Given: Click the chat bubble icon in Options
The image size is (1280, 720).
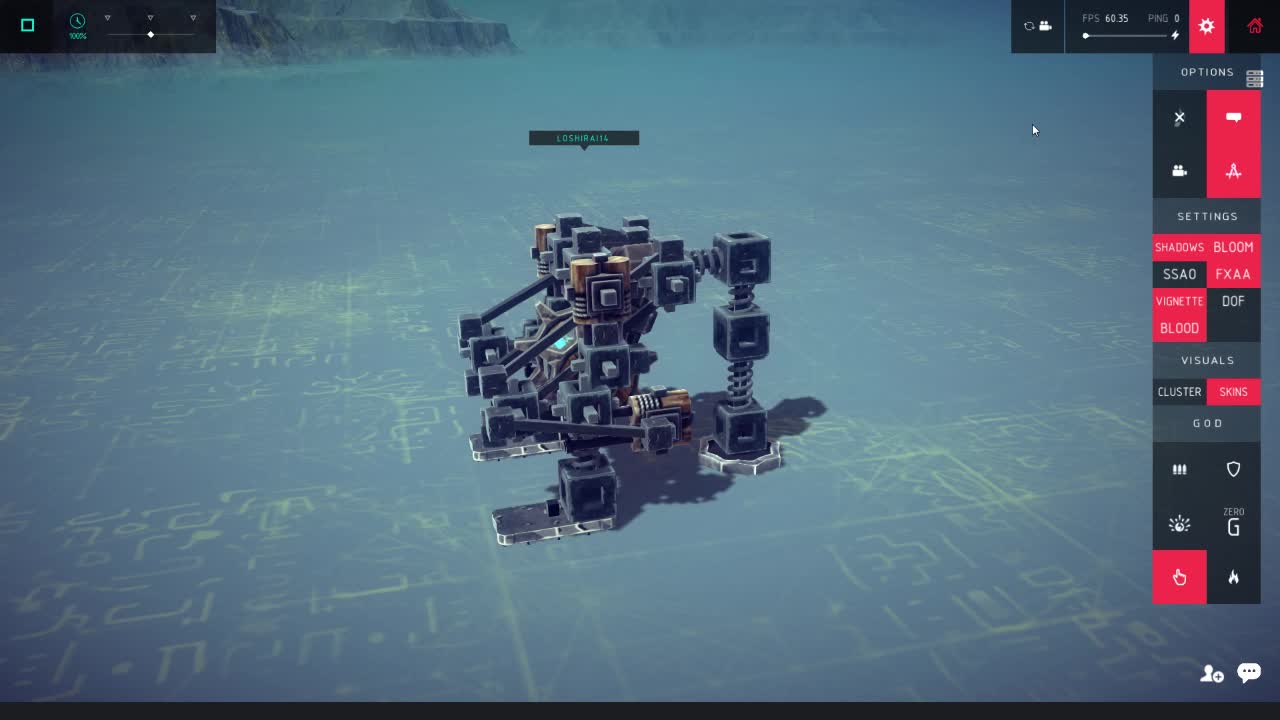Looking at the screenshot, I should coord(1234,117).
